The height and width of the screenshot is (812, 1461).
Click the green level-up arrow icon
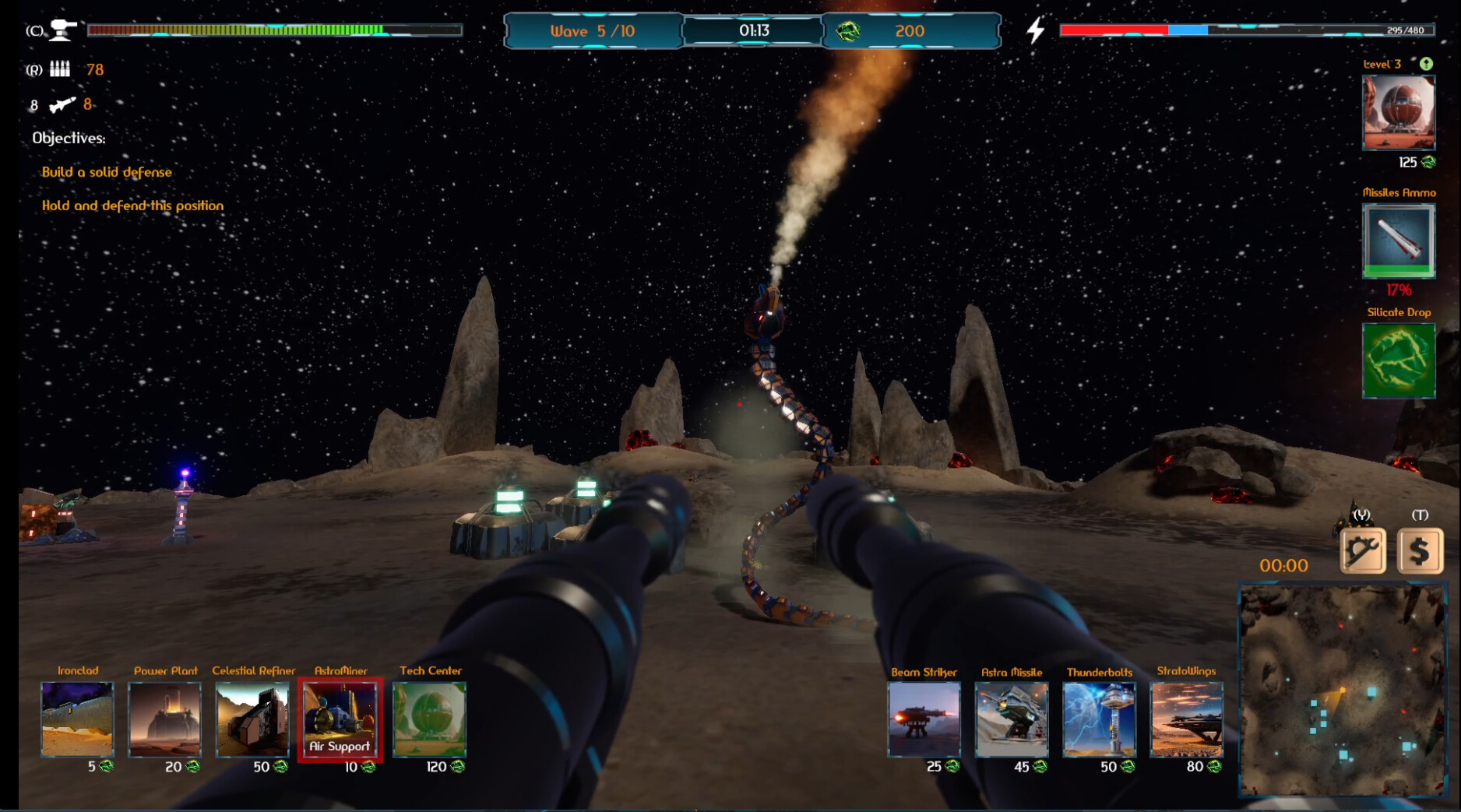tap(1426, 64)
